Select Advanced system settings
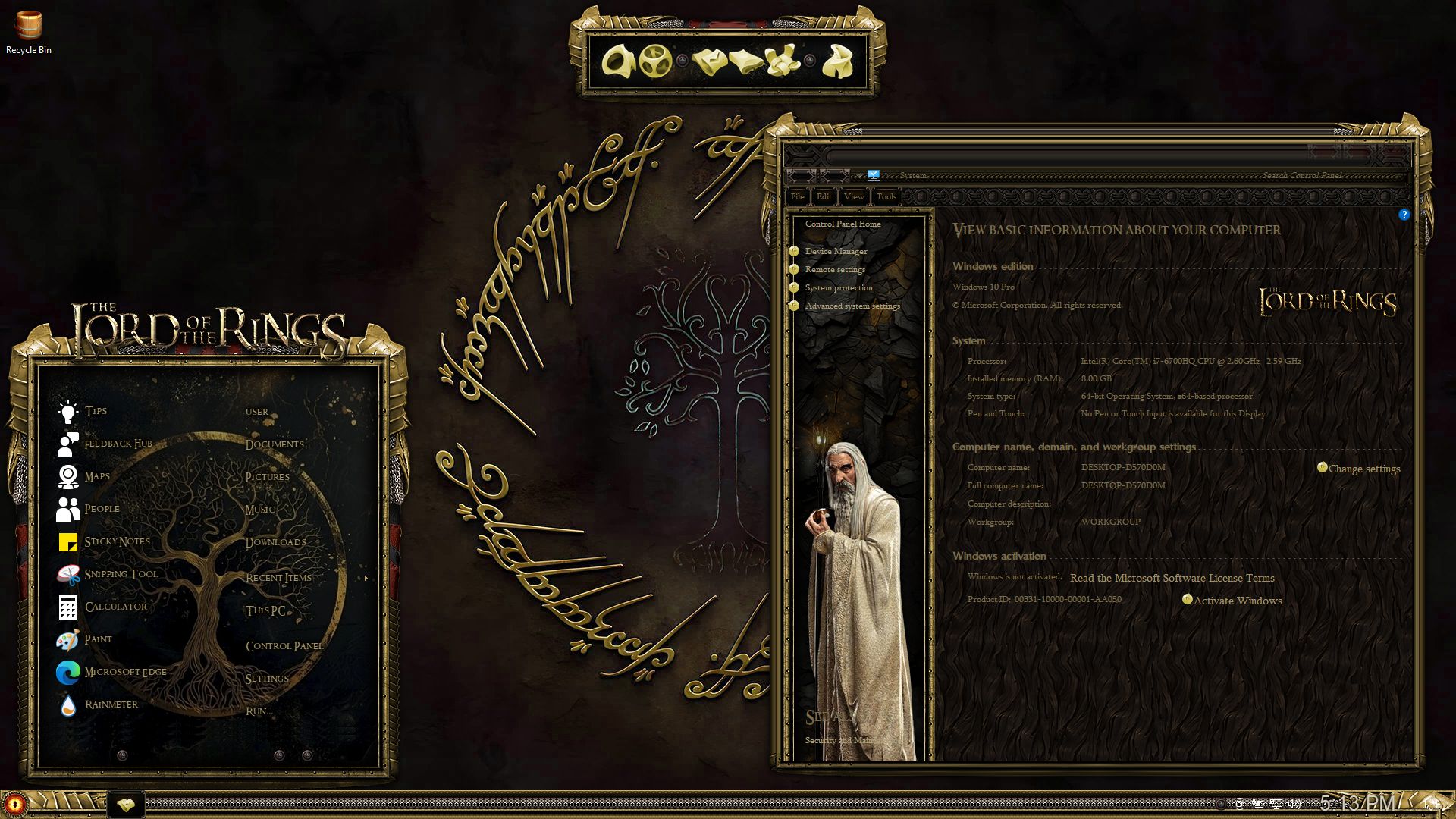 pyautogui.click(x=852, y=306)
